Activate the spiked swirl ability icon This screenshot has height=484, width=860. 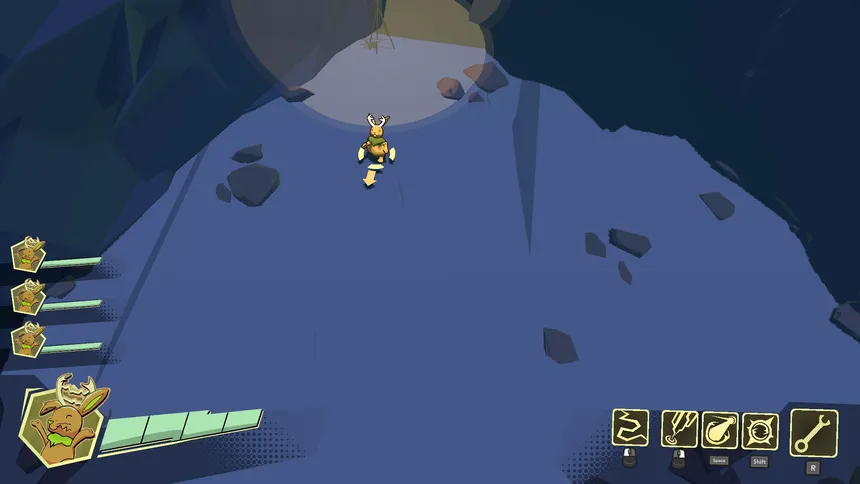(x=760, y=430)
